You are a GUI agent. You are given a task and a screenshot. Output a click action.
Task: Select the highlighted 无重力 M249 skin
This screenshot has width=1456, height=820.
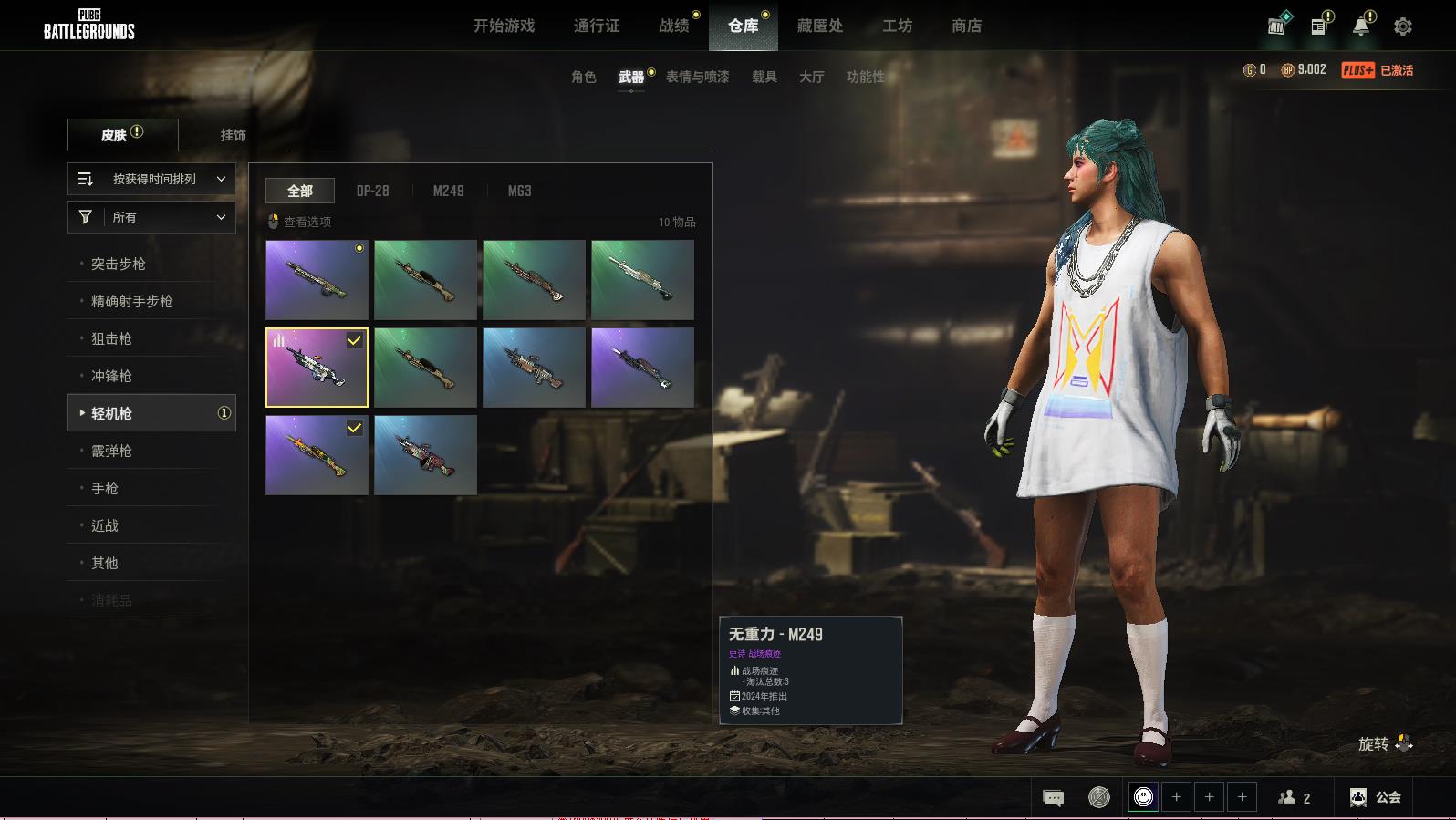tap(317, 368)
